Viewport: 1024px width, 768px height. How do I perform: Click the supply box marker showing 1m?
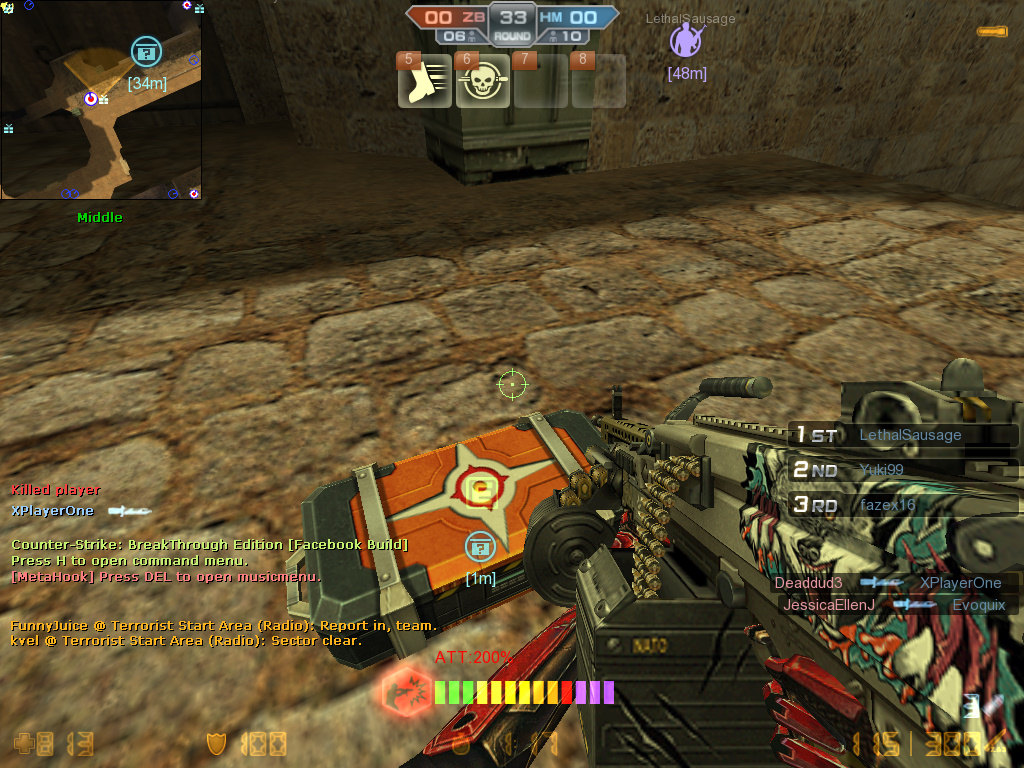(480, 546)
